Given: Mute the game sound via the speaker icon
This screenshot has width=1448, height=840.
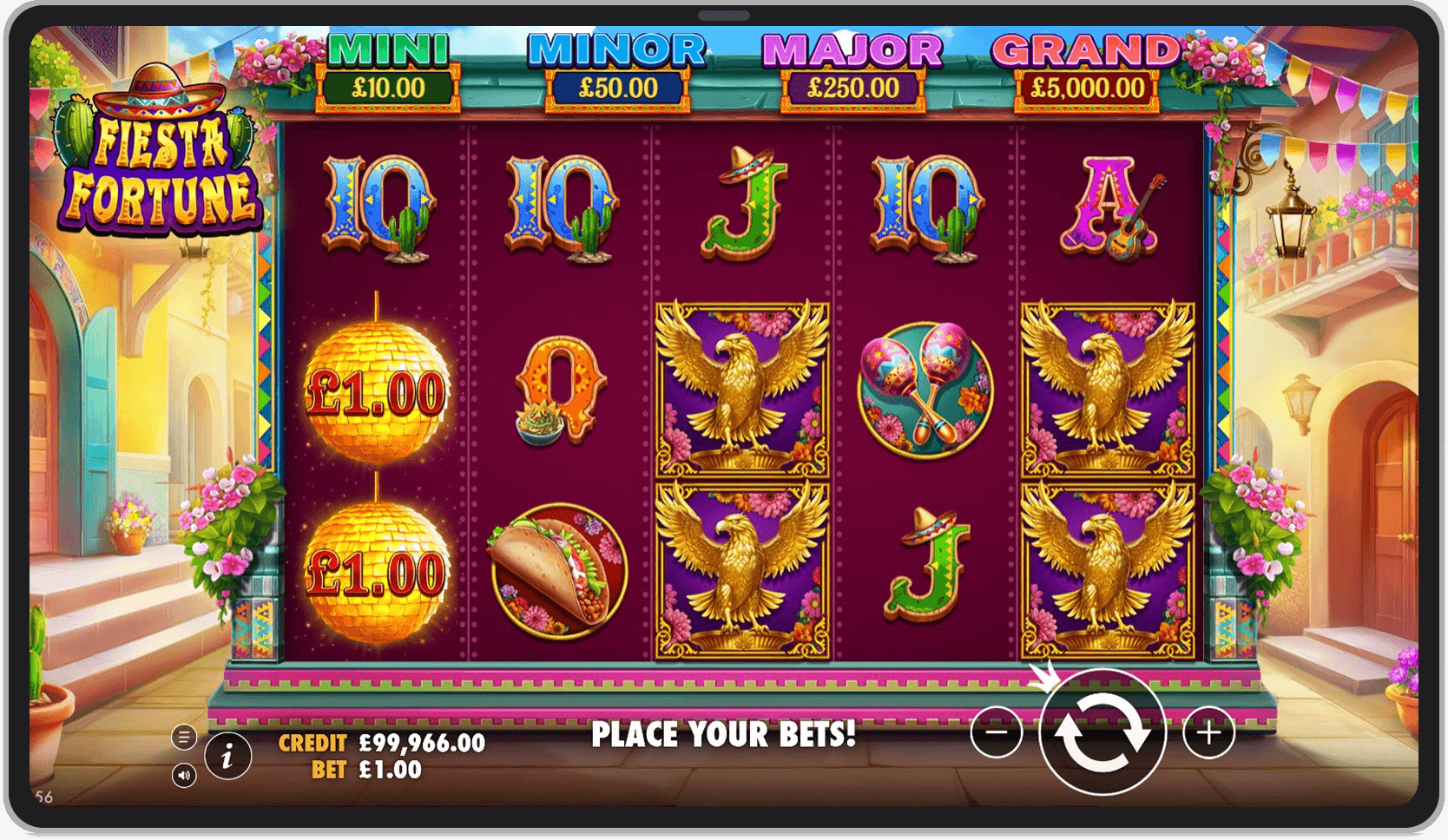Looking at the screenshot, I should [x=184, y=775].
